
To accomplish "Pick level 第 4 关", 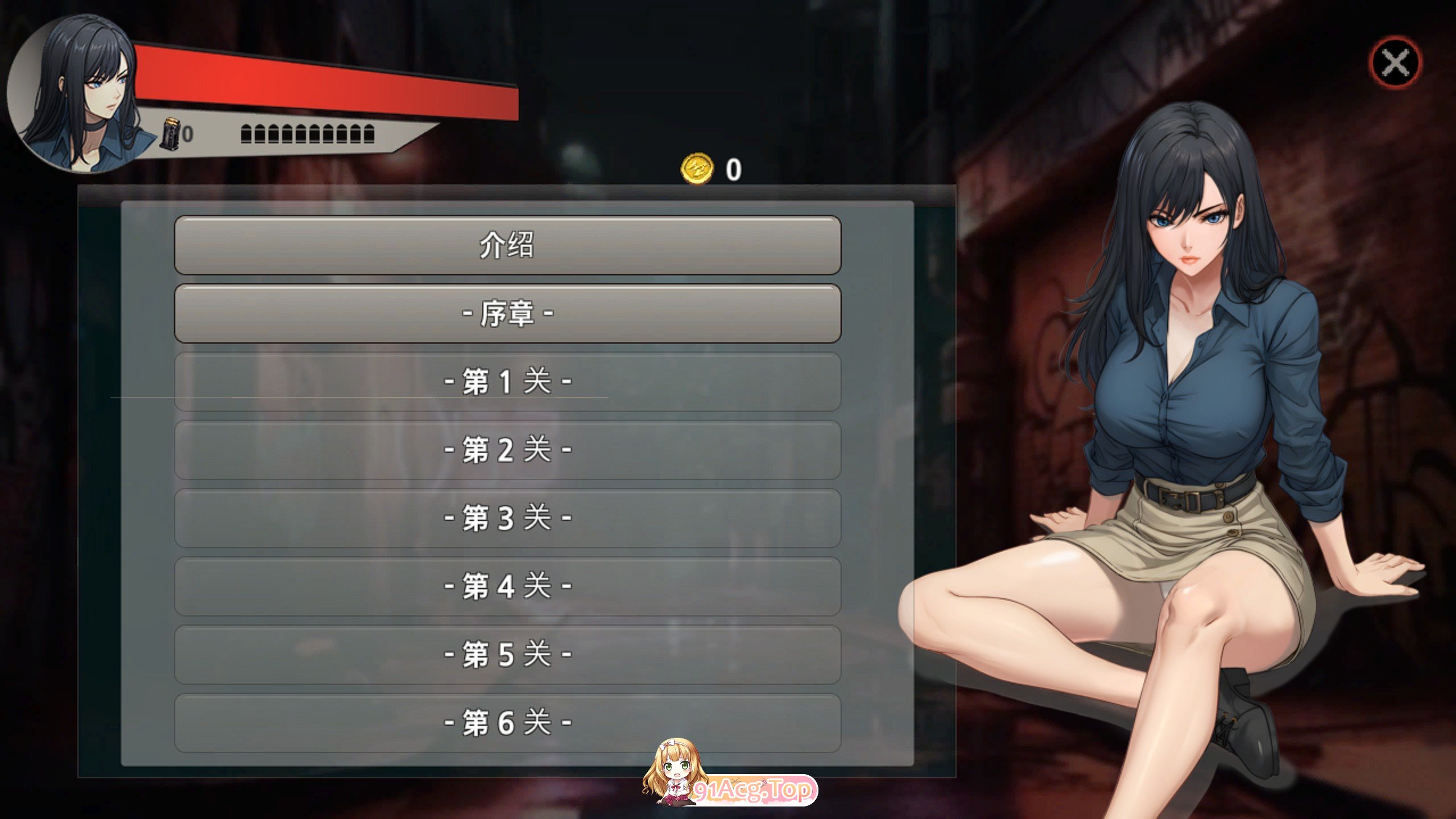I will 507,586.
